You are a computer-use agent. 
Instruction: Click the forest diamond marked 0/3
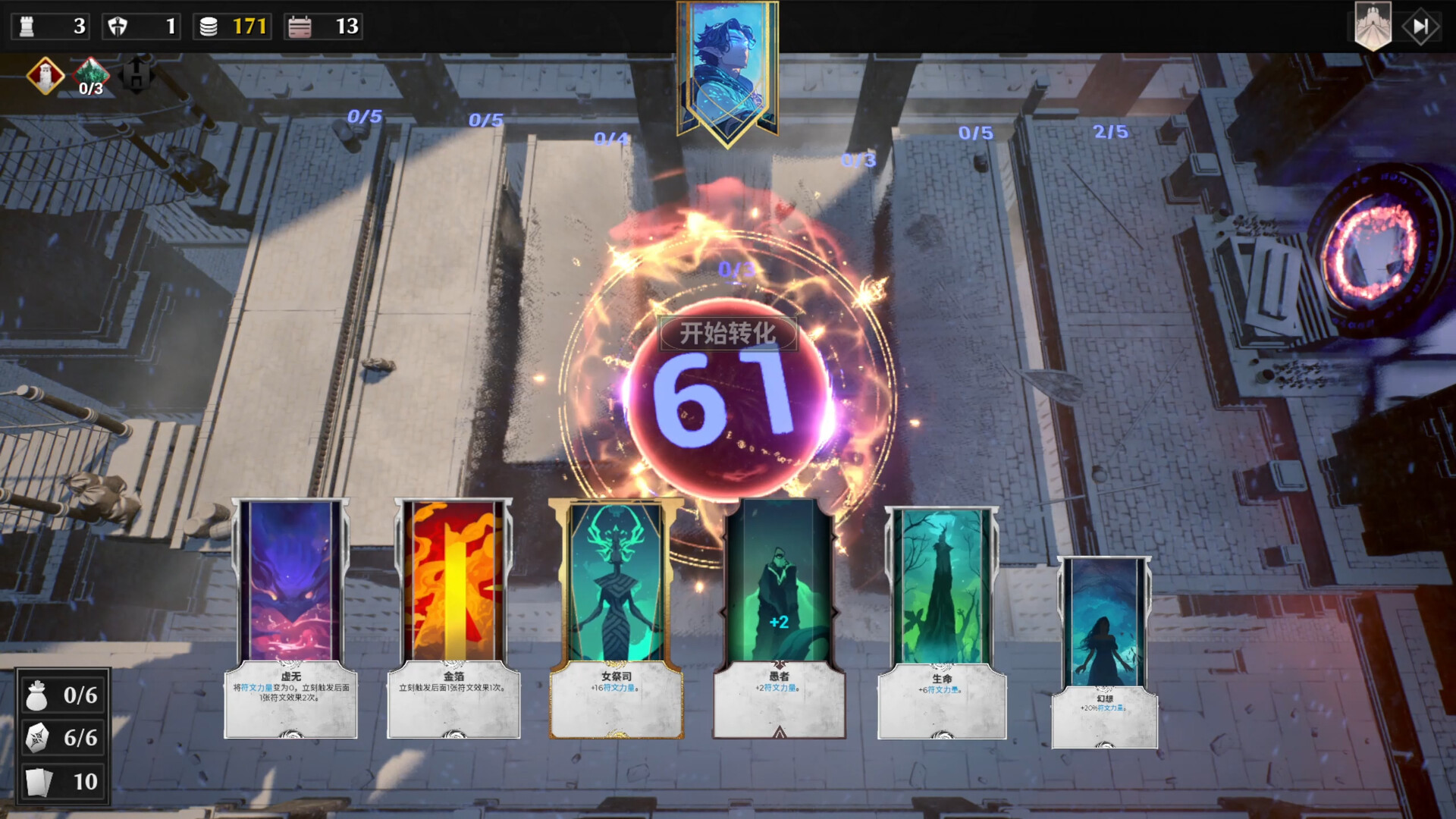click(91, 76)
